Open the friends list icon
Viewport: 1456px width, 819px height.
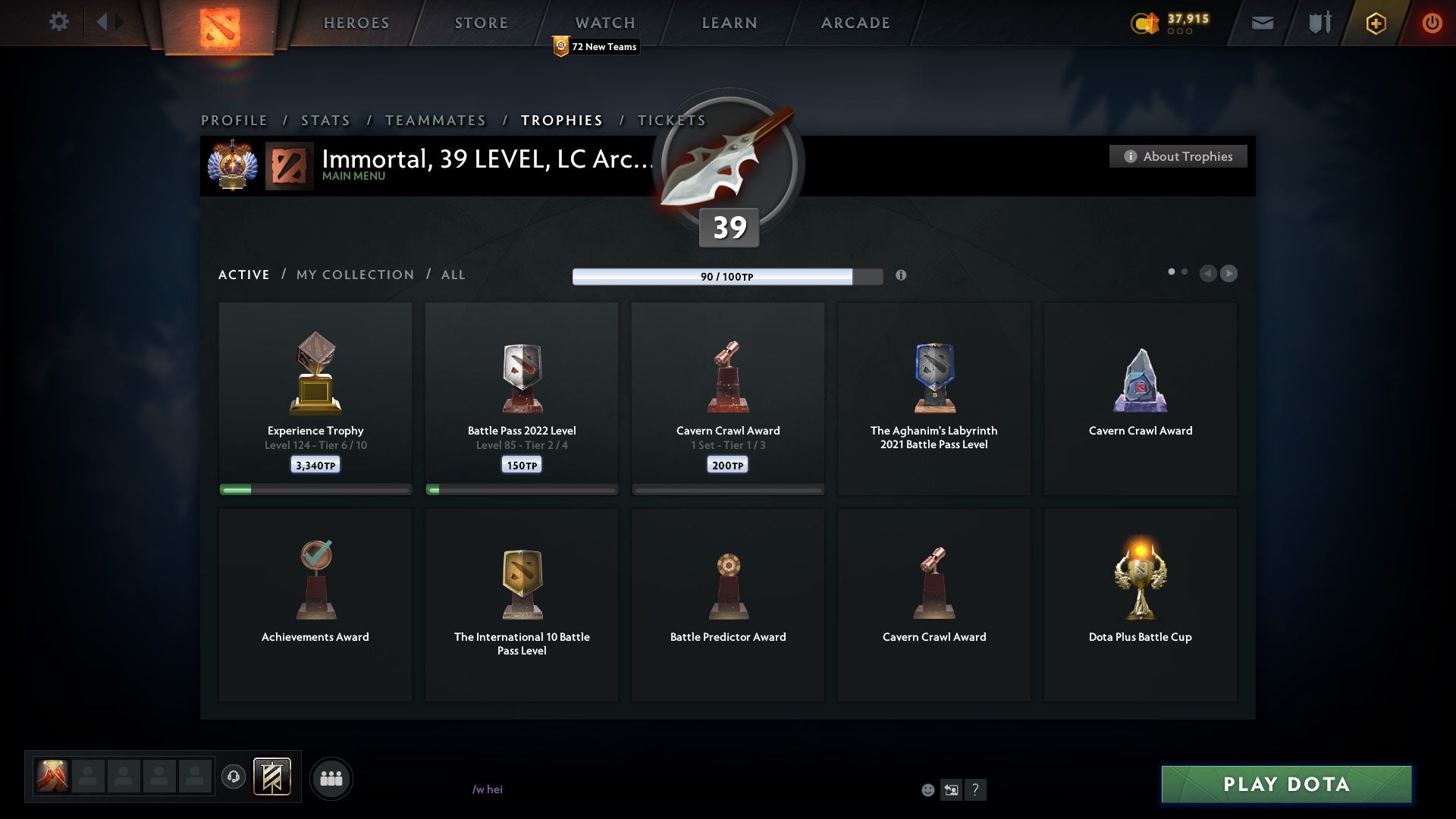331,777
